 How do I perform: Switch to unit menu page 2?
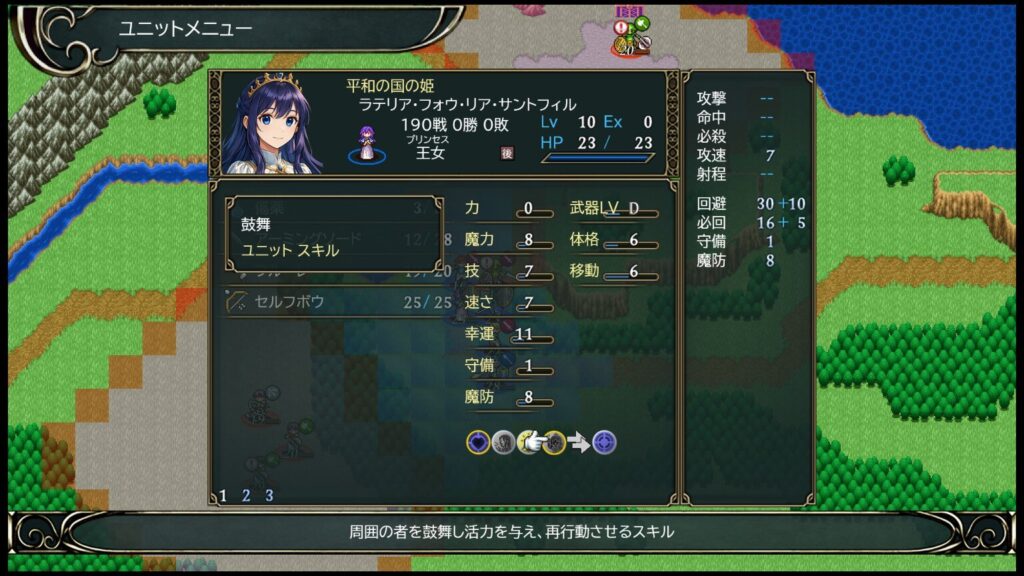point(246,495)
